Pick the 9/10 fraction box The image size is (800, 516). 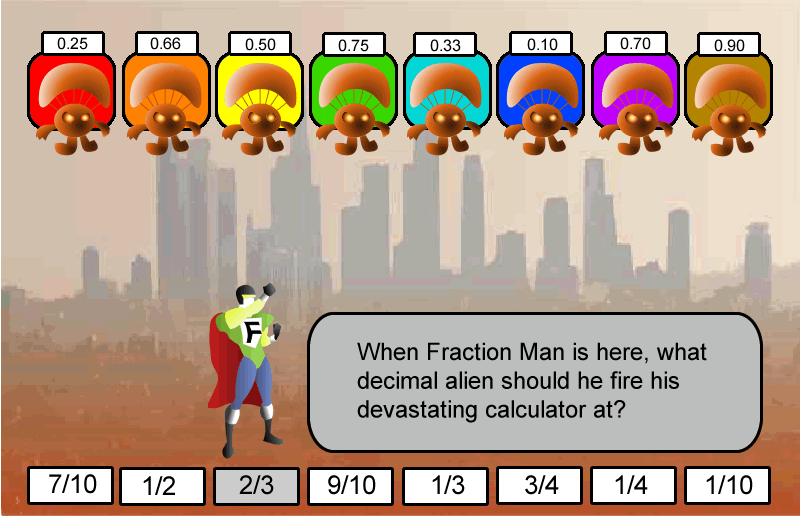[x=350, y=486]
